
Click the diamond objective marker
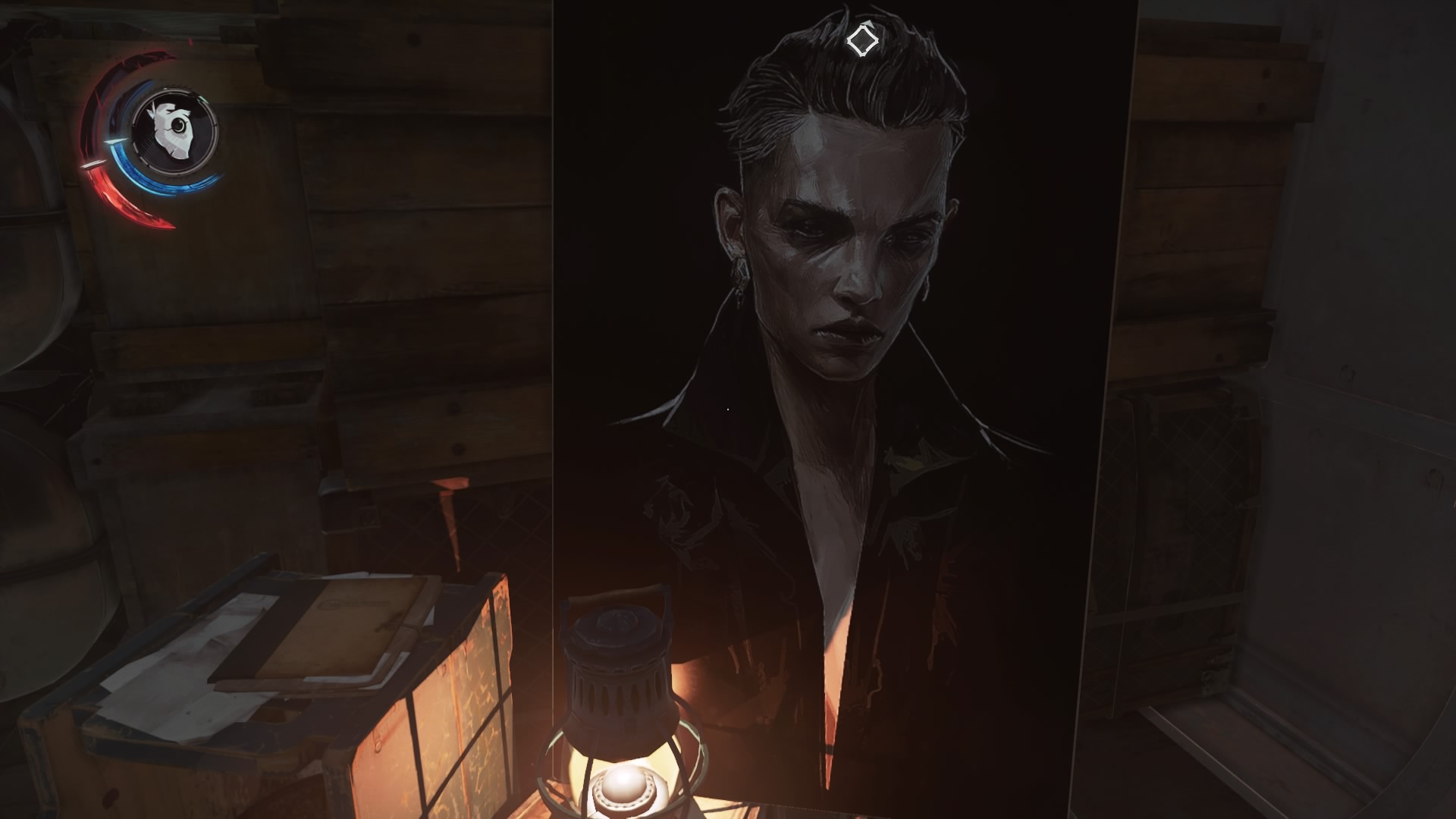click(x=861, y=40)
